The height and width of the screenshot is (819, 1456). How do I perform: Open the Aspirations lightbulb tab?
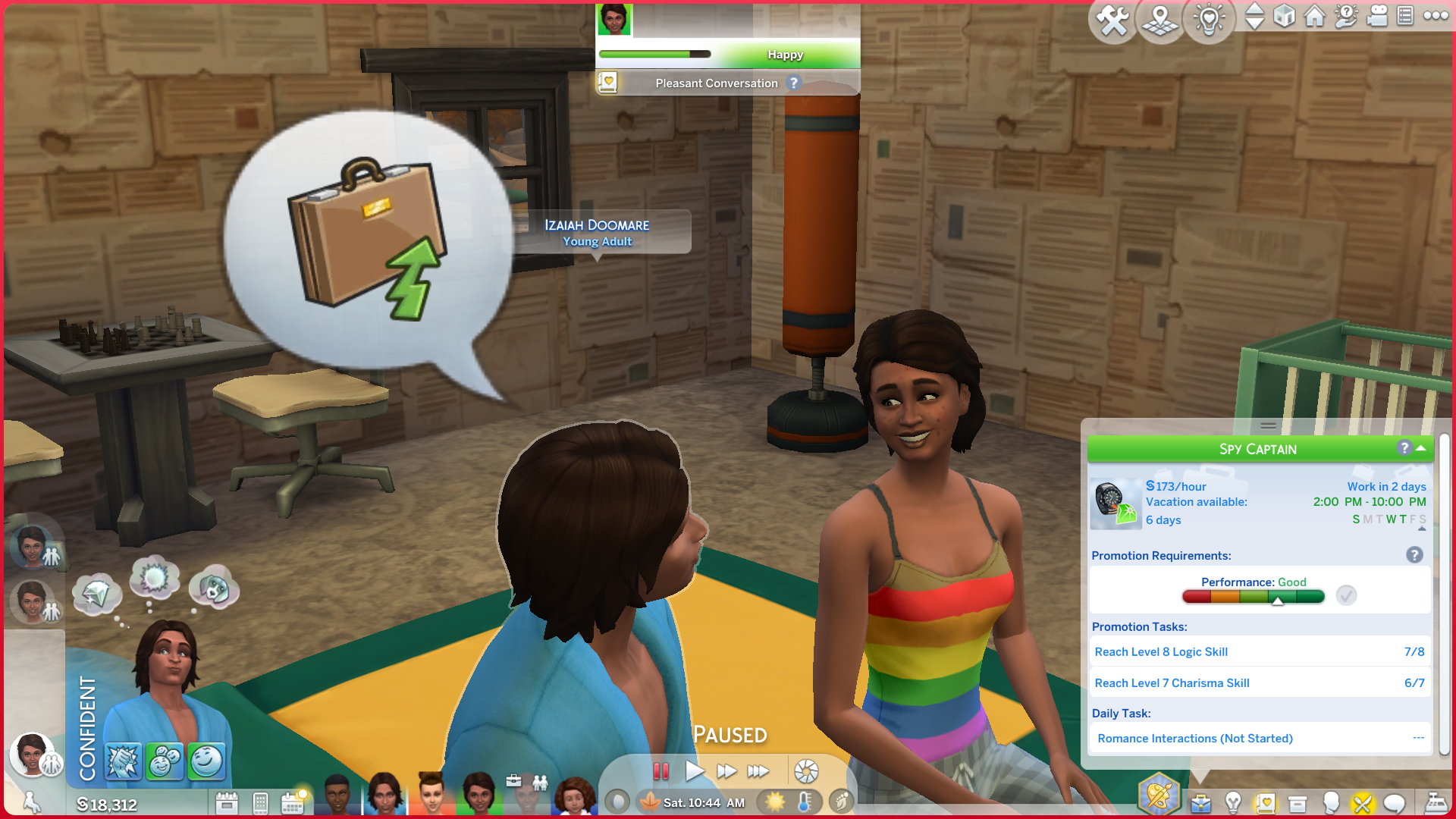pos(1233,803)
